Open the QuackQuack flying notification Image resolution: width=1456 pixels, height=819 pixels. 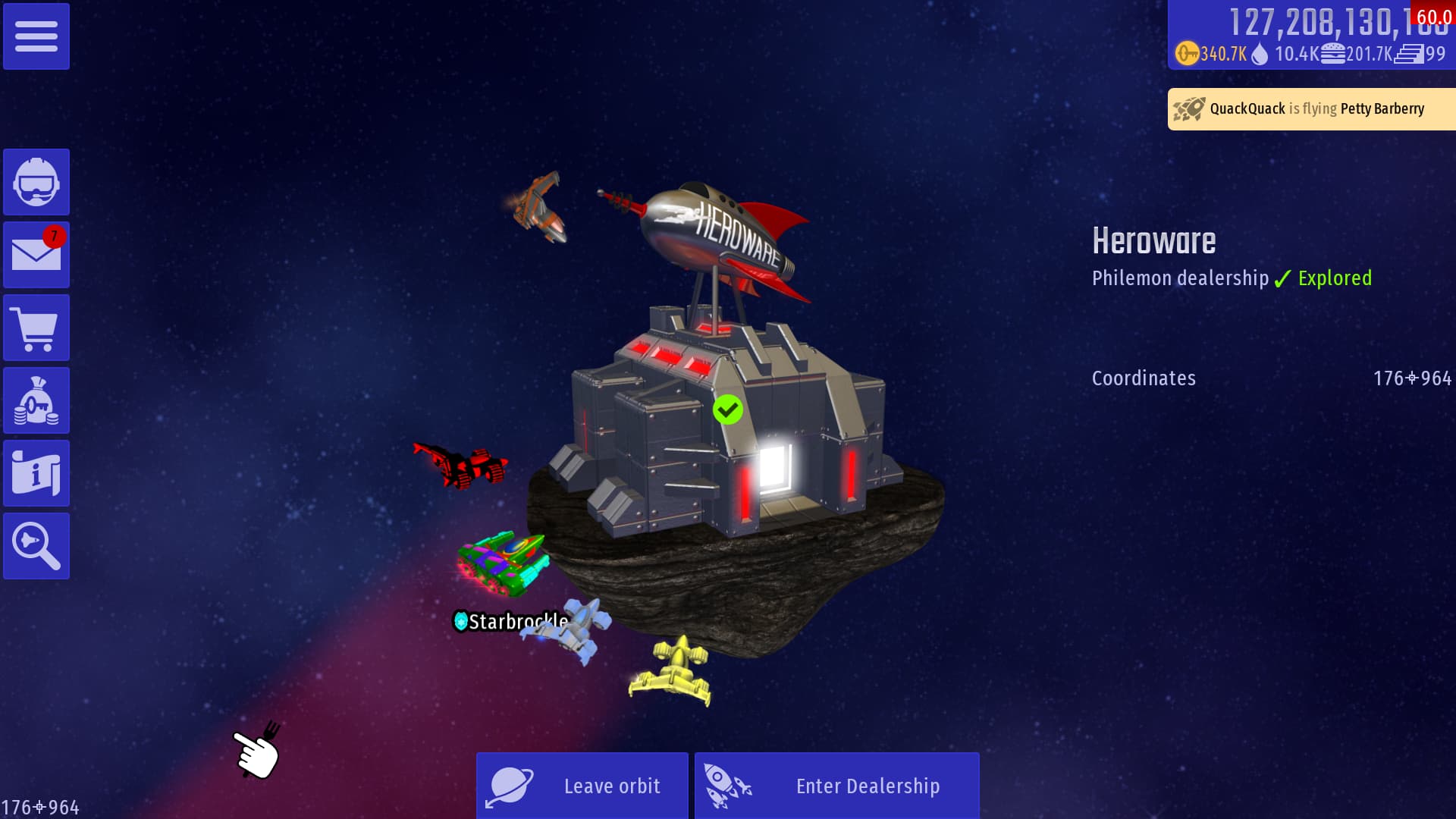coord(1311,109)
